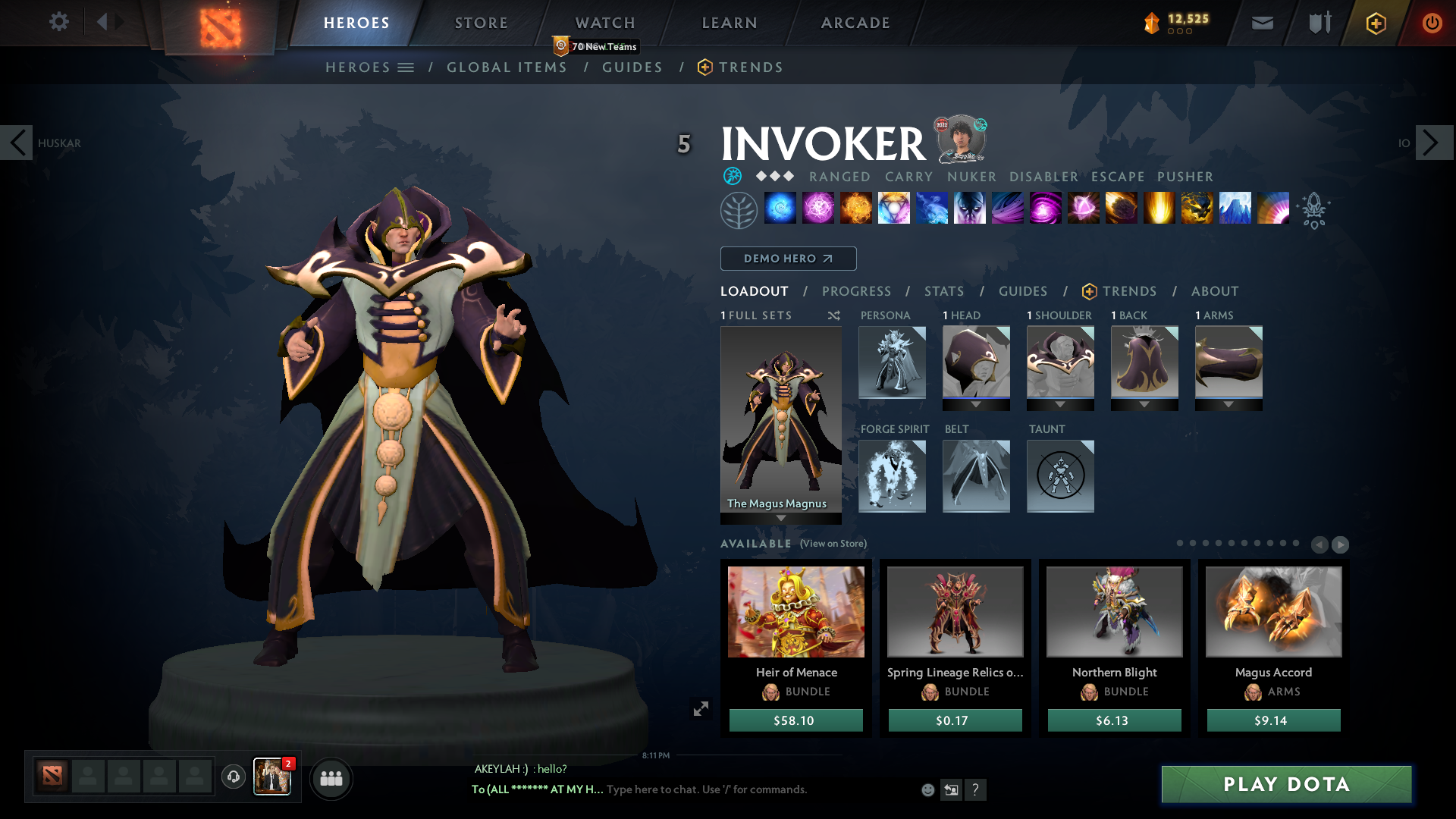
Task: Select the Quas ability icon
Action: tap(780, 209)
